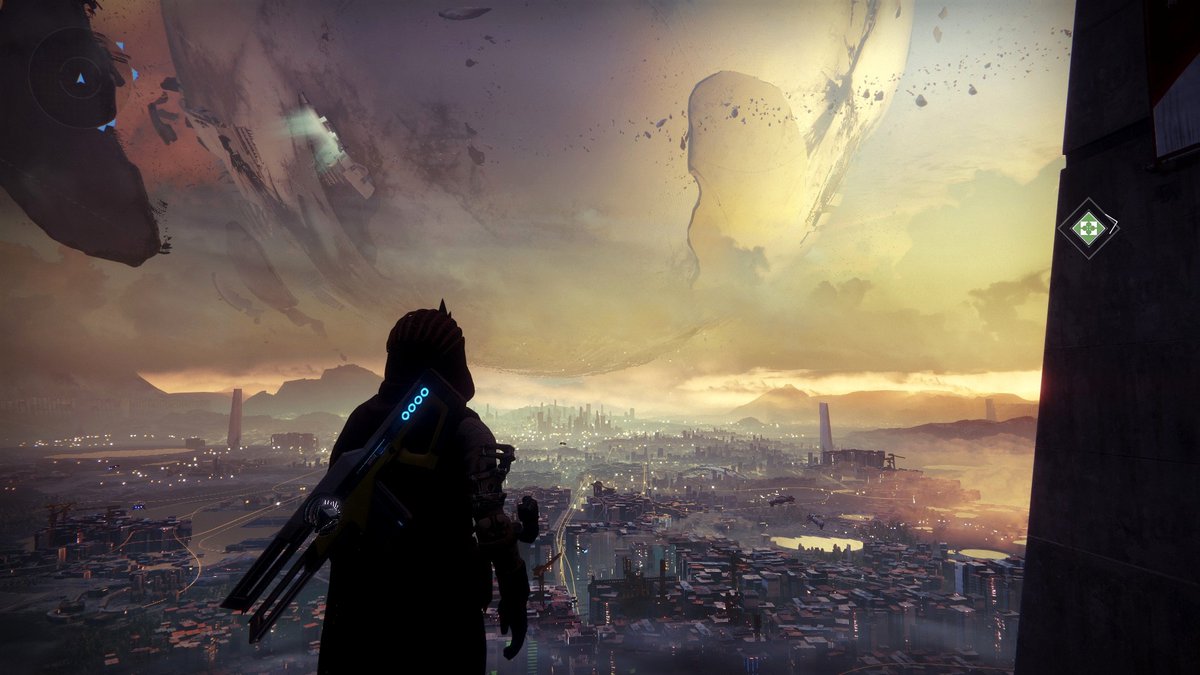This screenshot has height=675, width=1200.
Task: Select the green diamond waypoint marker
Action: pos(1088,228)
